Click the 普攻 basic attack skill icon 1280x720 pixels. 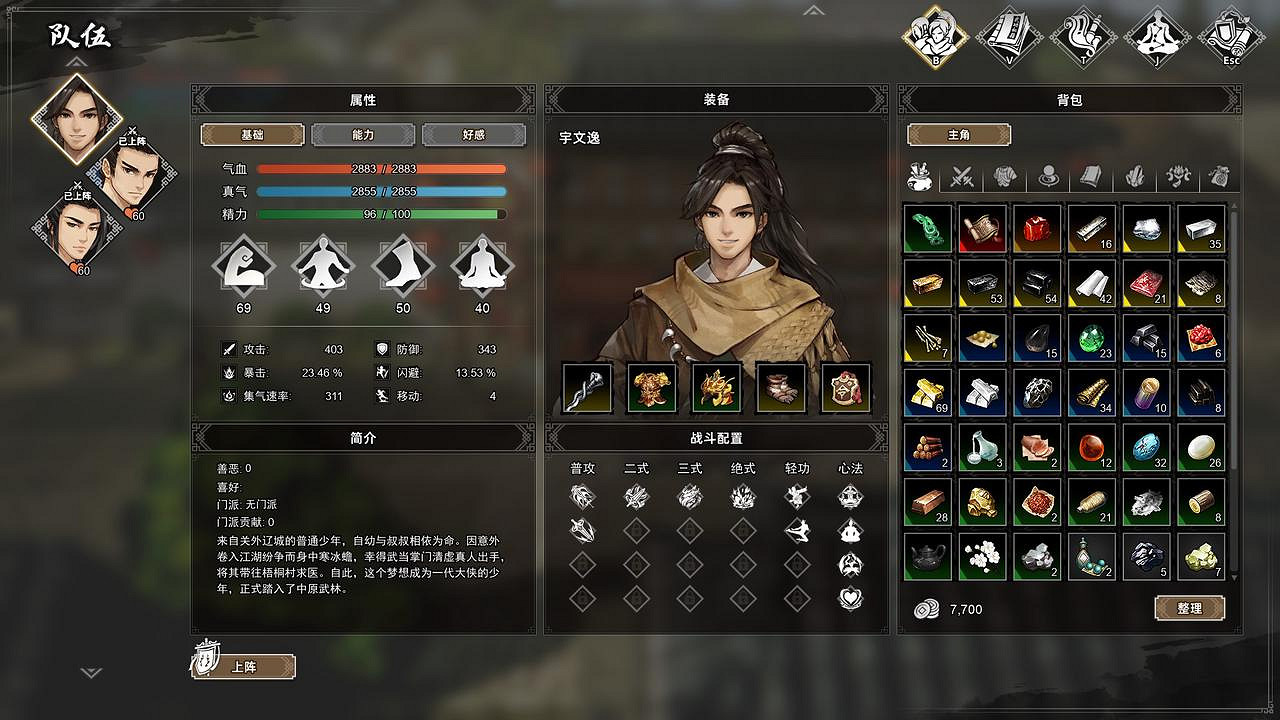583,497
